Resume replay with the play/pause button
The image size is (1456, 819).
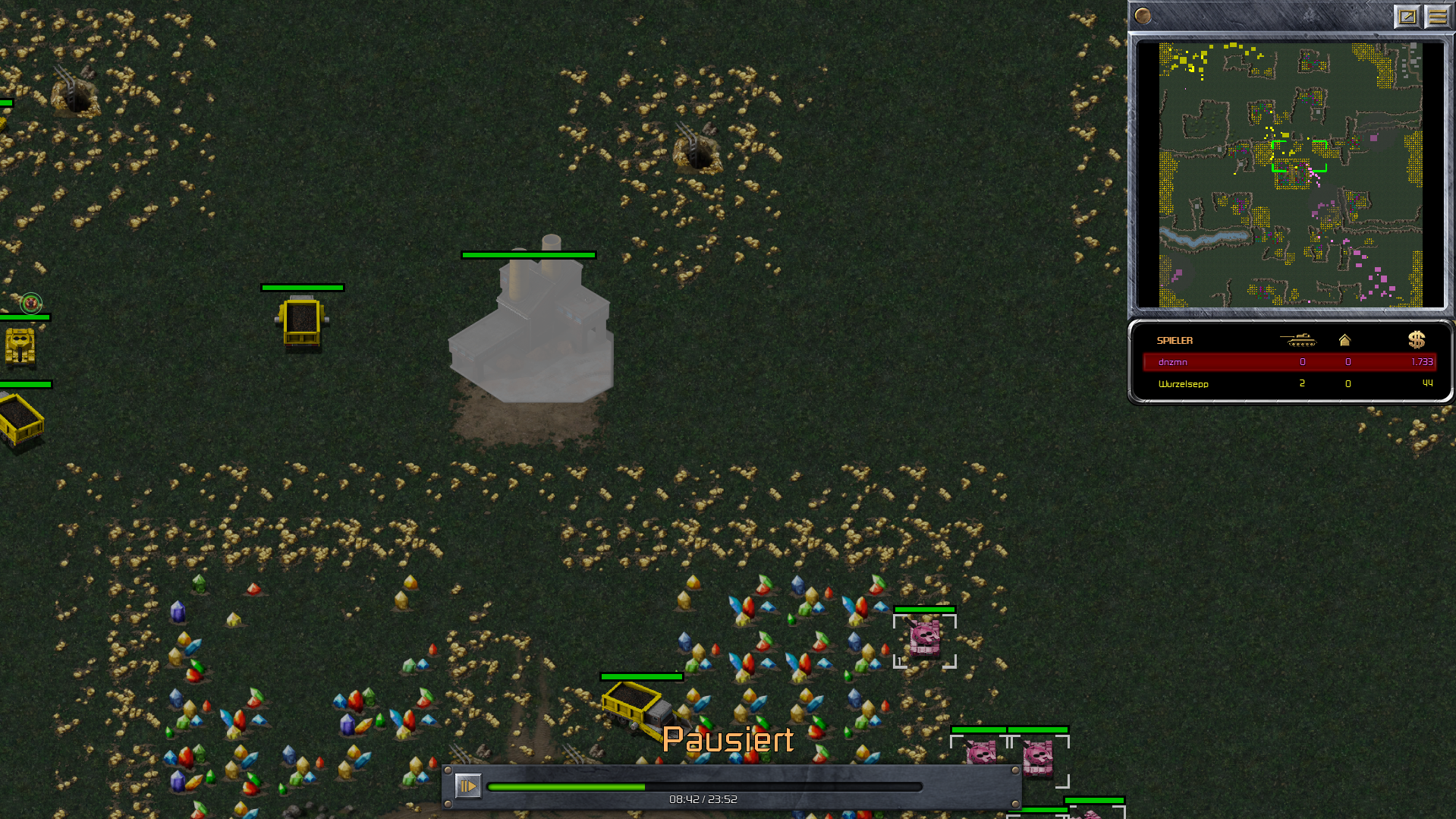(468, 786)
